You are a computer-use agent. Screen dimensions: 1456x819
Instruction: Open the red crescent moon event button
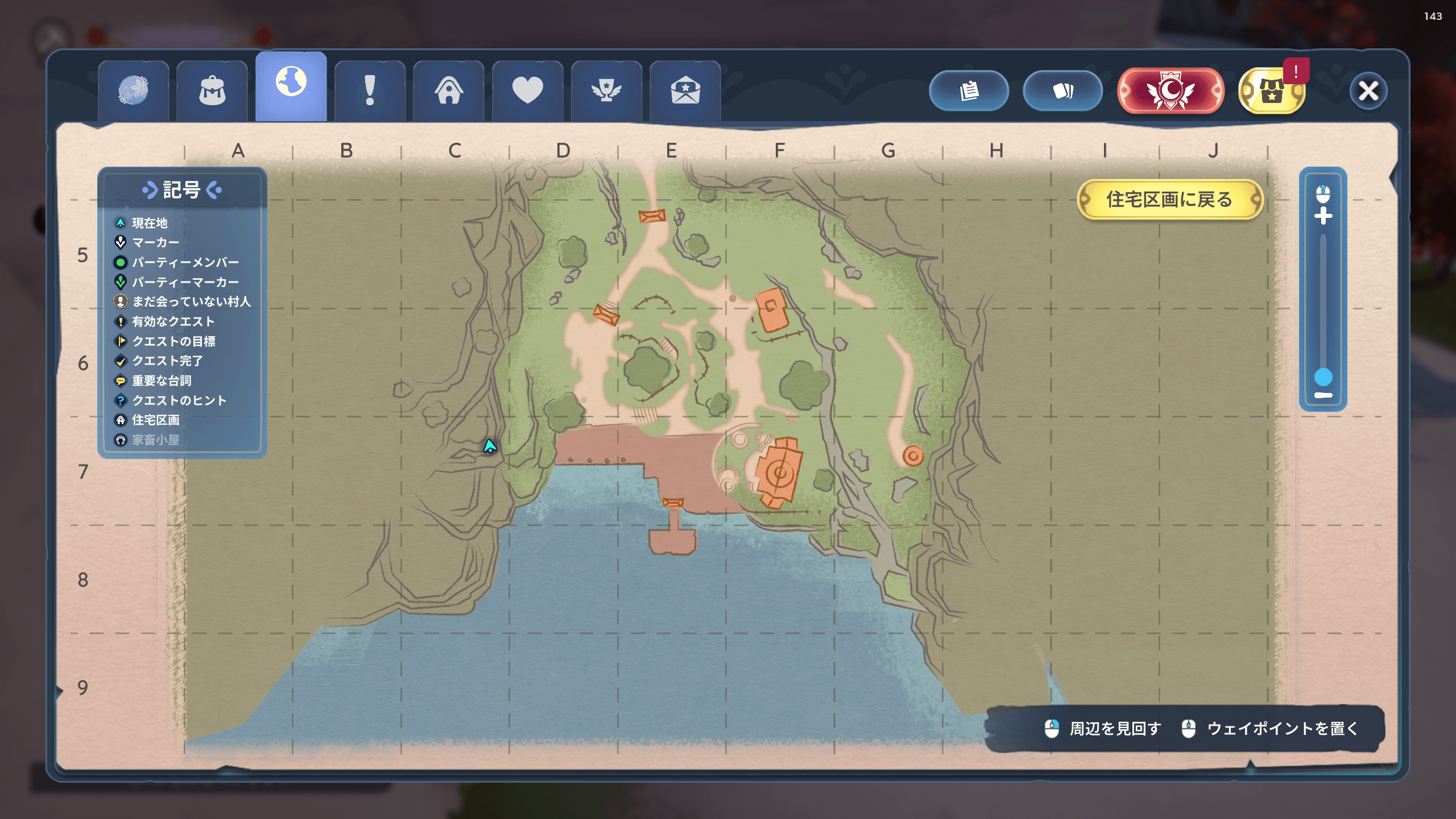[1170, 91]
